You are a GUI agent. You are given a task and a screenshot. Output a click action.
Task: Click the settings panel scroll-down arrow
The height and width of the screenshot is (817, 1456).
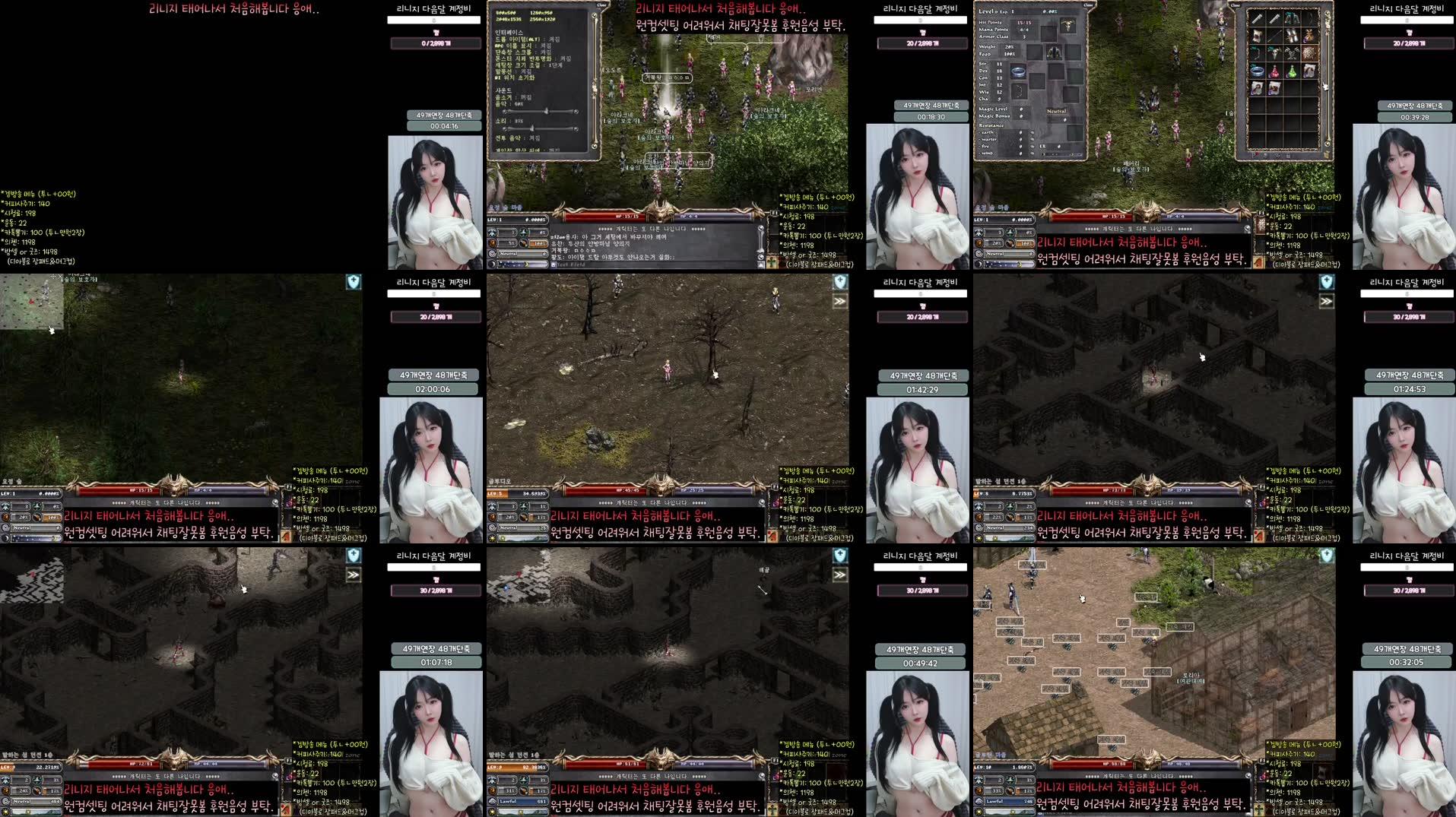click(594, 145)
